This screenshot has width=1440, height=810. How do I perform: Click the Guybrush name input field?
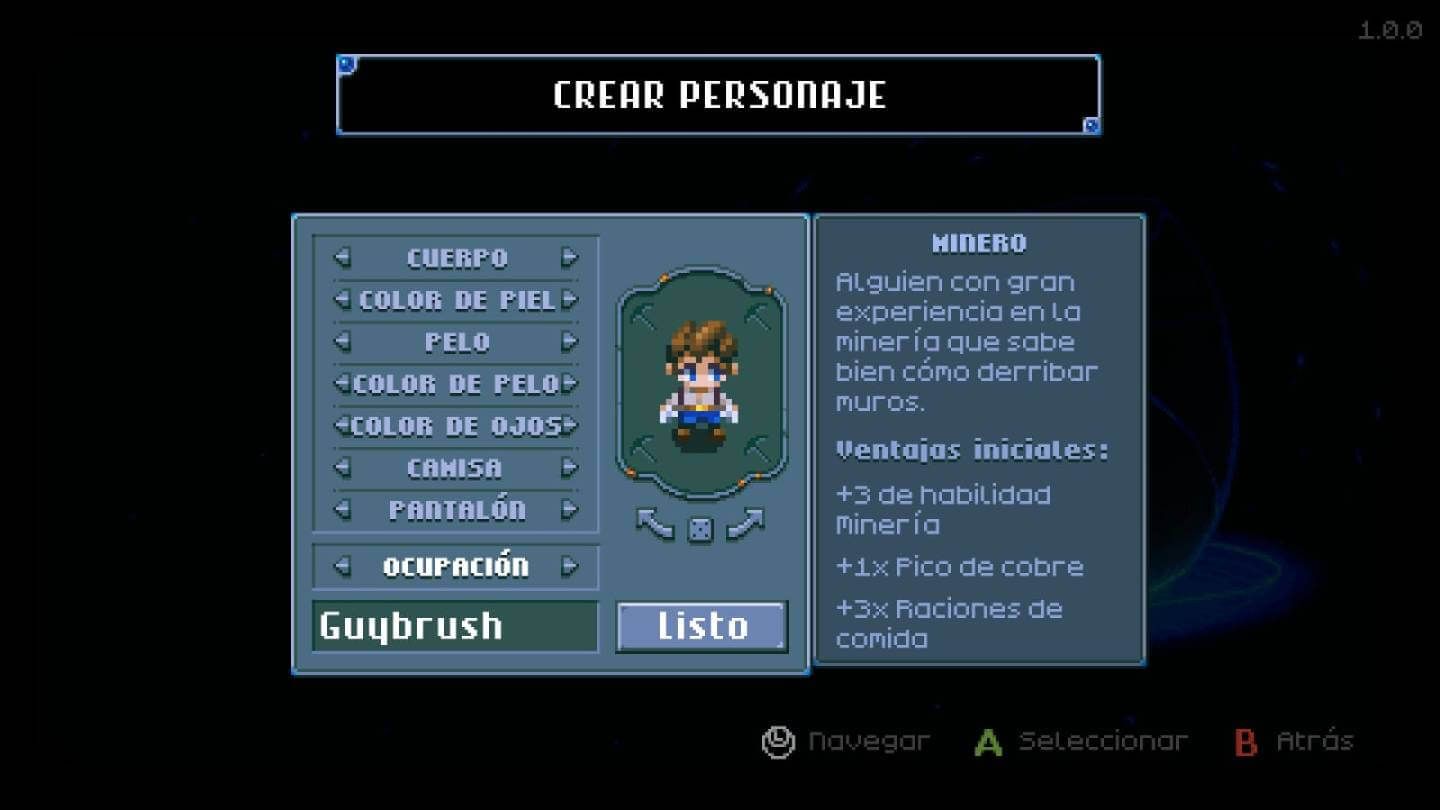(x=455, y=627)
